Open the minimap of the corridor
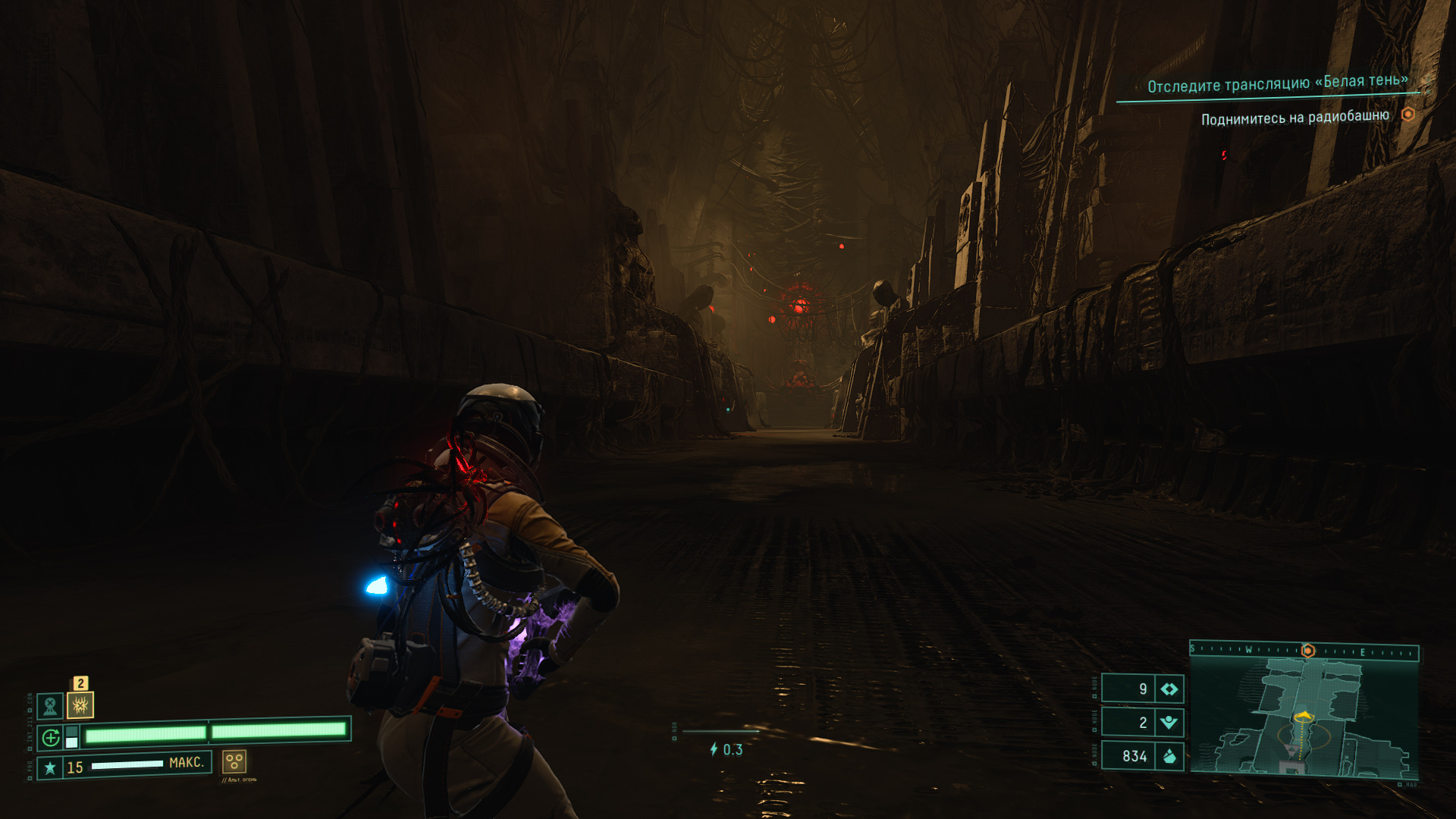Viewport: 1456px width, 819px height. [x=1304, y=717]
